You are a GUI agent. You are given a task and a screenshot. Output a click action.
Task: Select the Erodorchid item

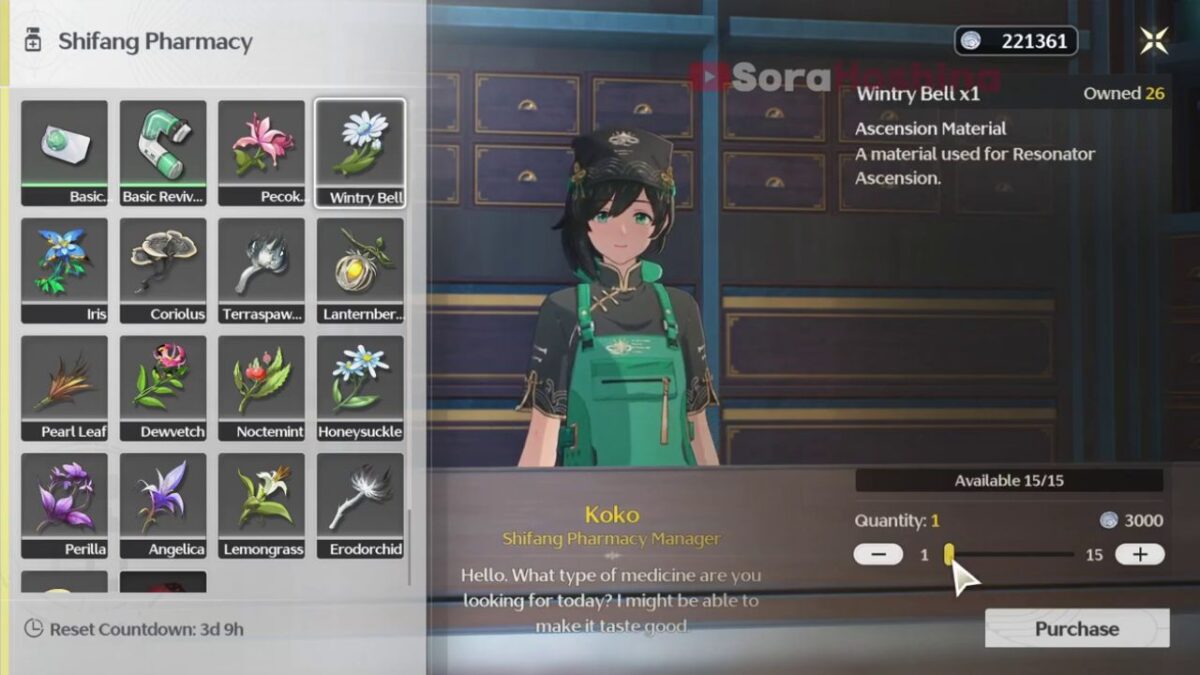click(x=360, y=505)
